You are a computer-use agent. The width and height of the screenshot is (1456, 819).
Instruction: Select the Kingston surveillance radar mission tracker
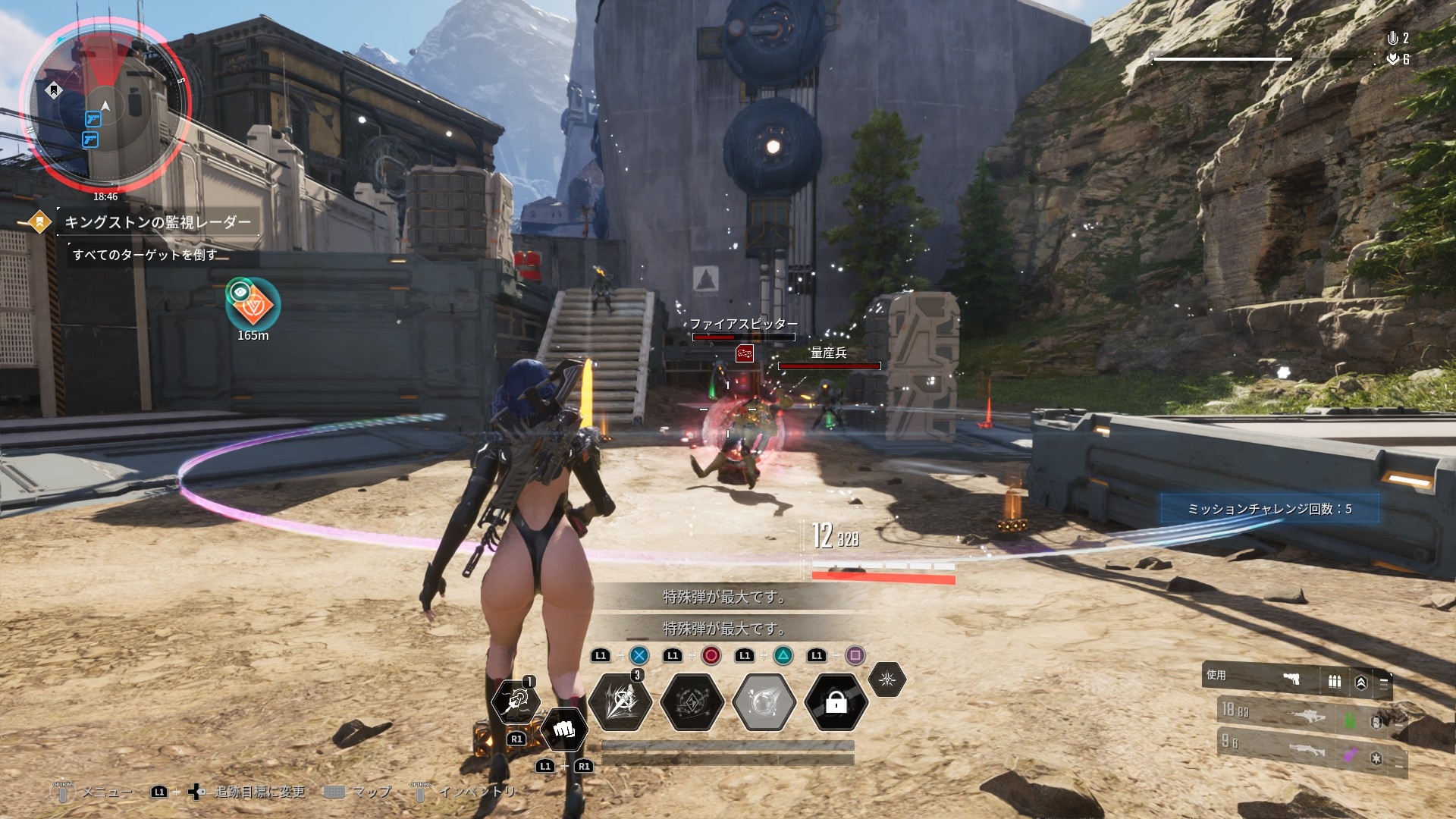point(157,222)
